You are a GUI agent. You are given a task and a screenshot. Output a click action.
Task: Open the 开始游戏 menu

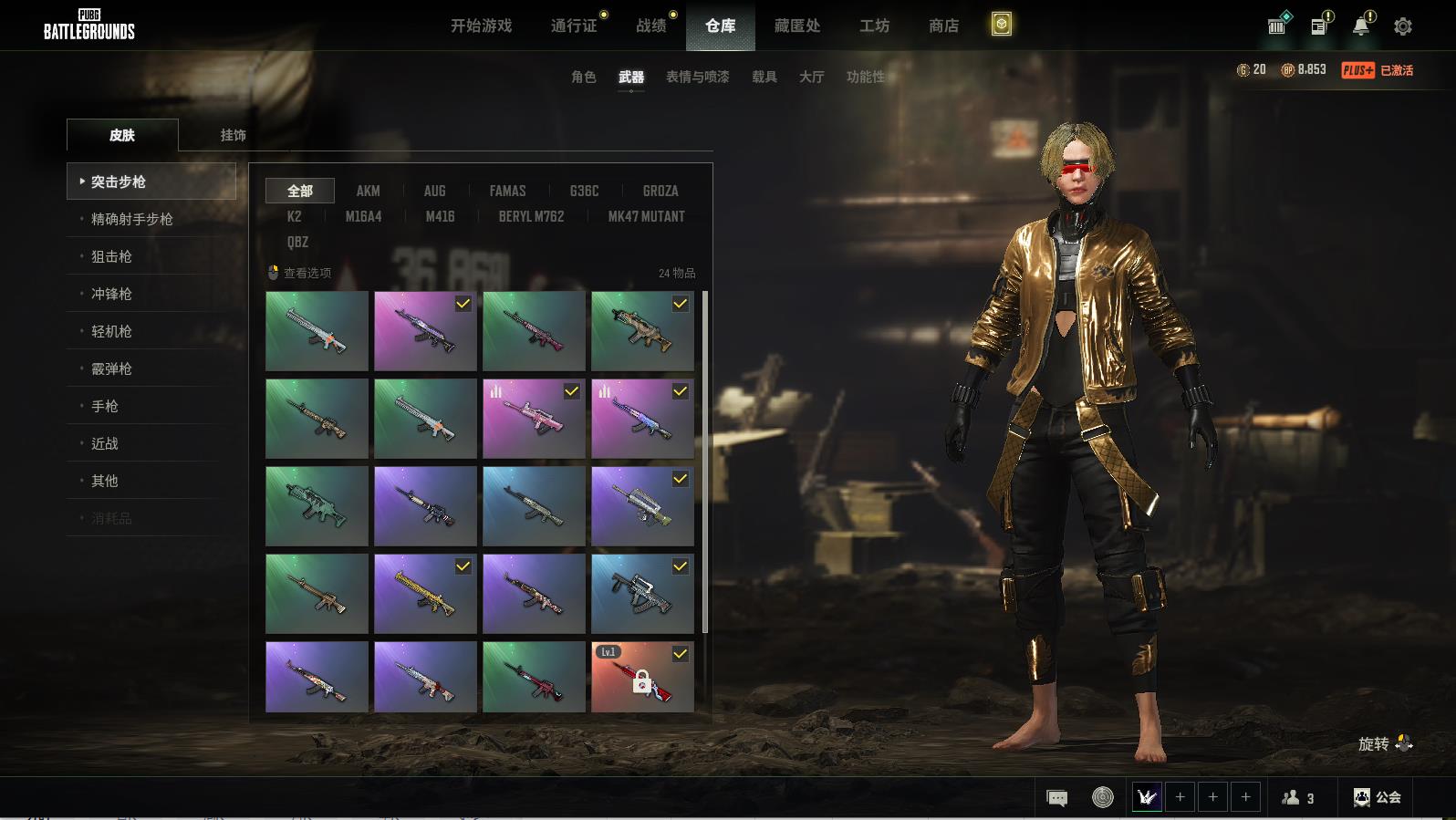pos(481,26)
